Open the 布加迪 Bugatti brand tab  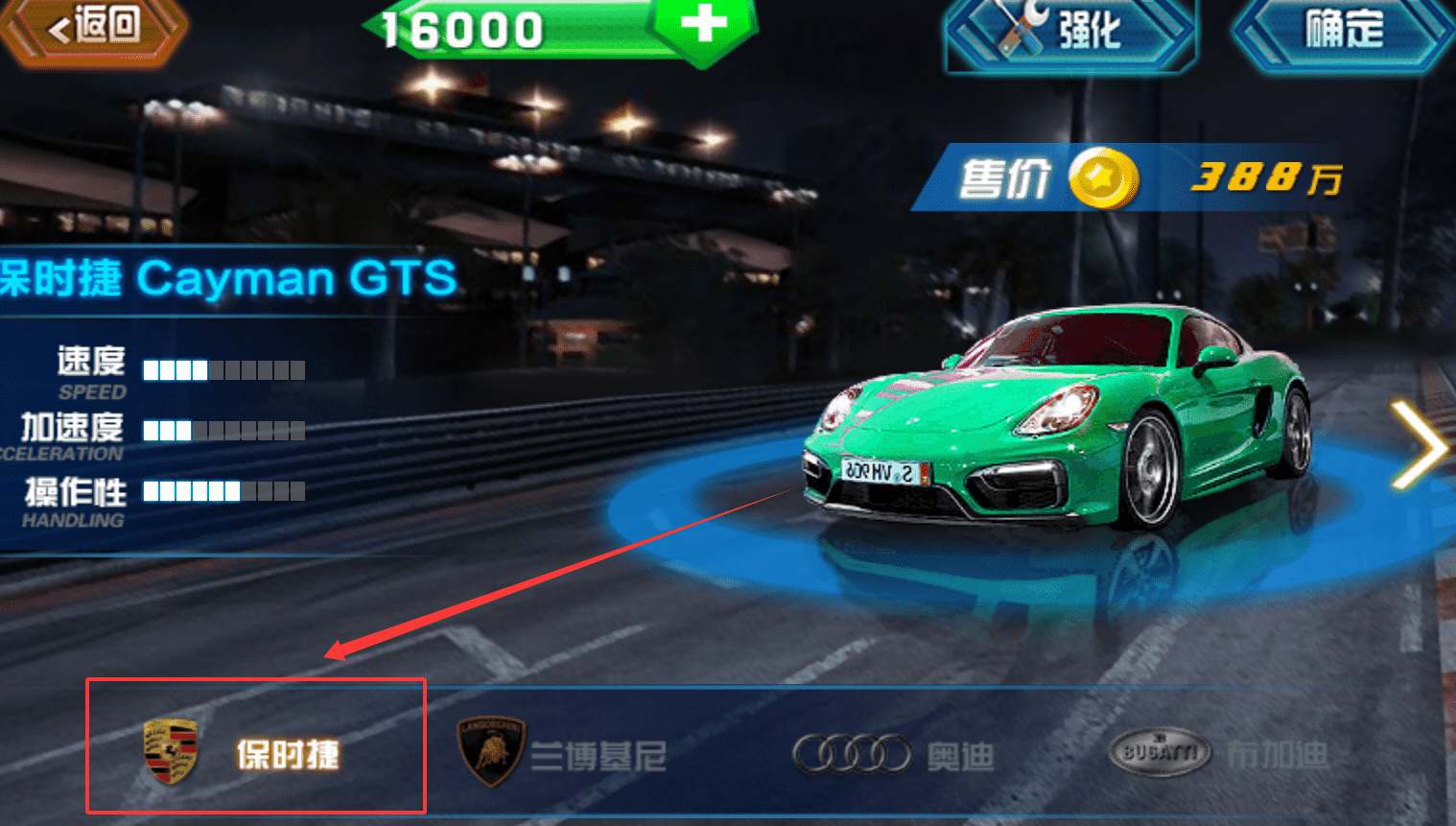[1218, 754]
